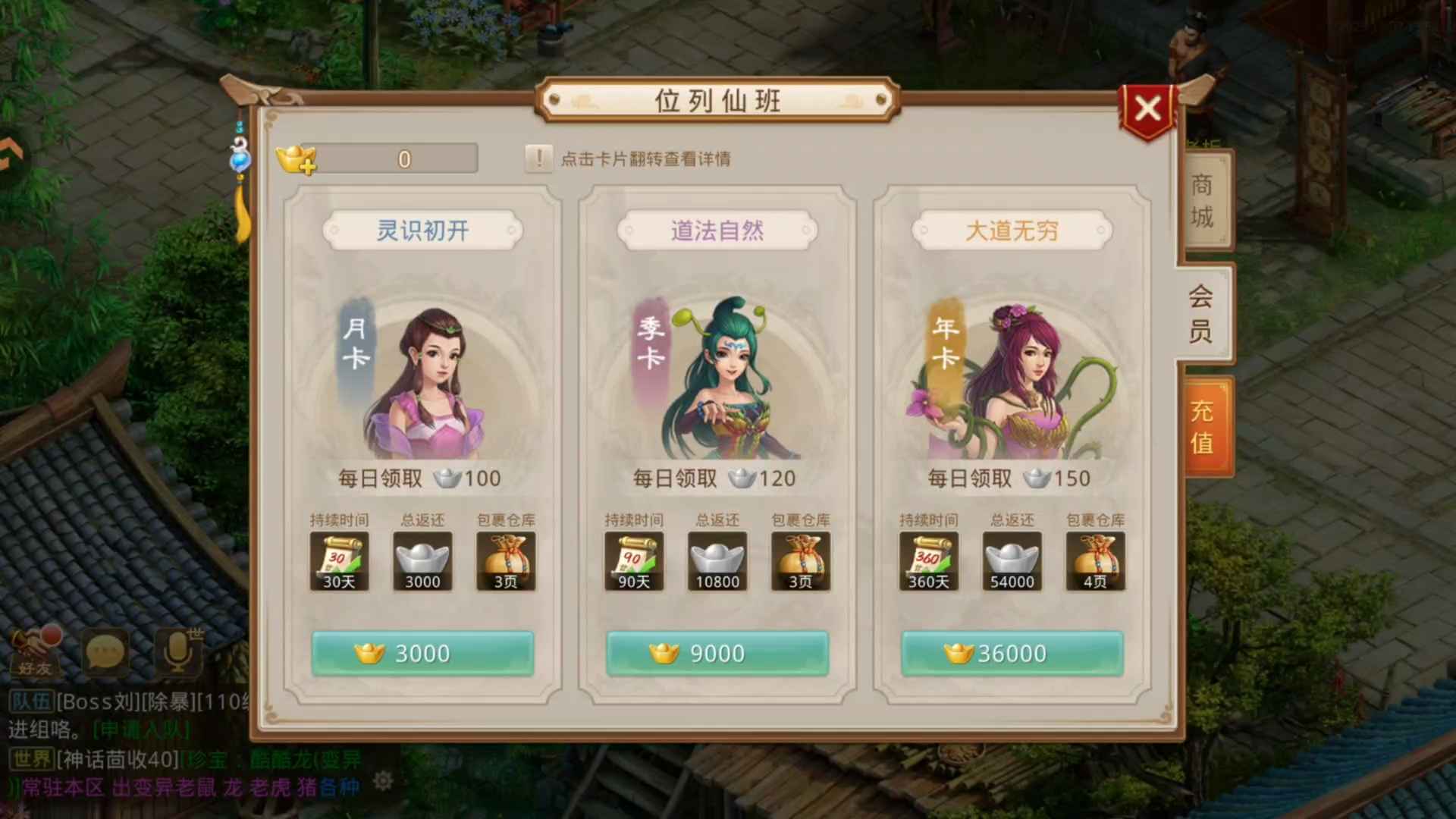Select the 30天 duration icon
The width and height of the screenshot is (1456, 819).
339,561
